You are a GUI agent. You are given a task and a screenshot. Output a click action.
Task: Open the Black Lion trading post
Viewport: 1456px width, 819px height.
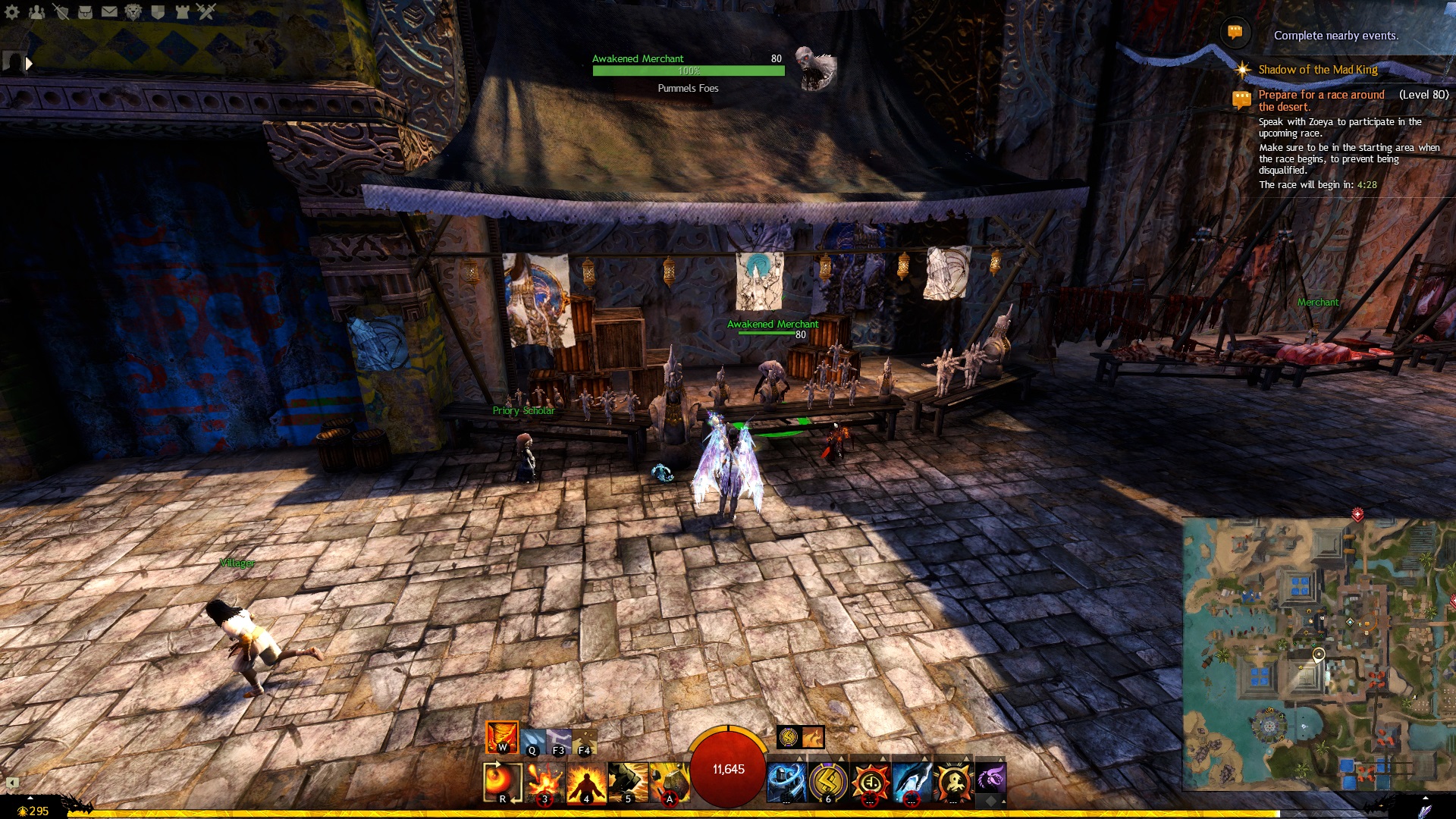click(x=133, y=12)
